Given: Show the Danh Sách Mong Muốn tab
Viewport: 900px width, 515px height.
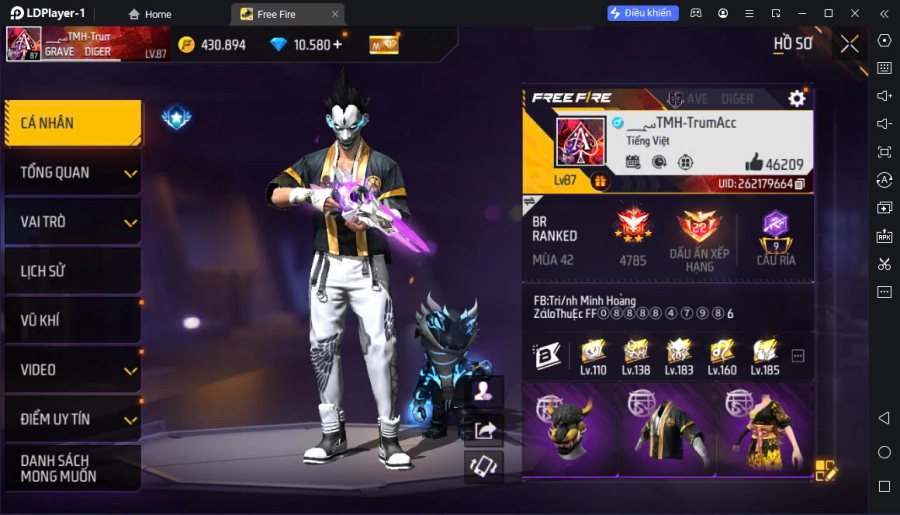Looking at the screenshot, I should click(72, 468).
